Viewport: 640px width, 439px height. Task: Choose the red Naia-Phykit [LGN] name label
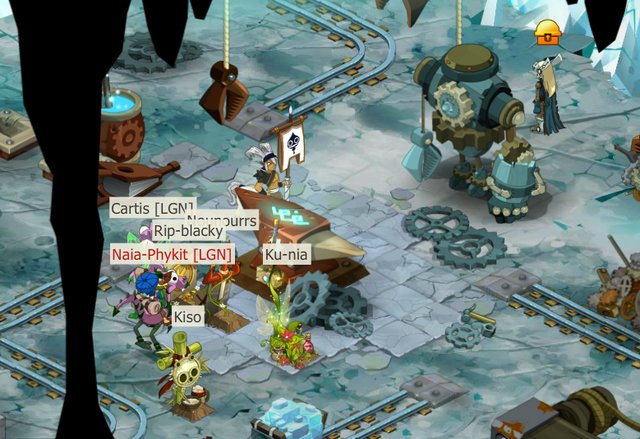(x=172, y=255)
